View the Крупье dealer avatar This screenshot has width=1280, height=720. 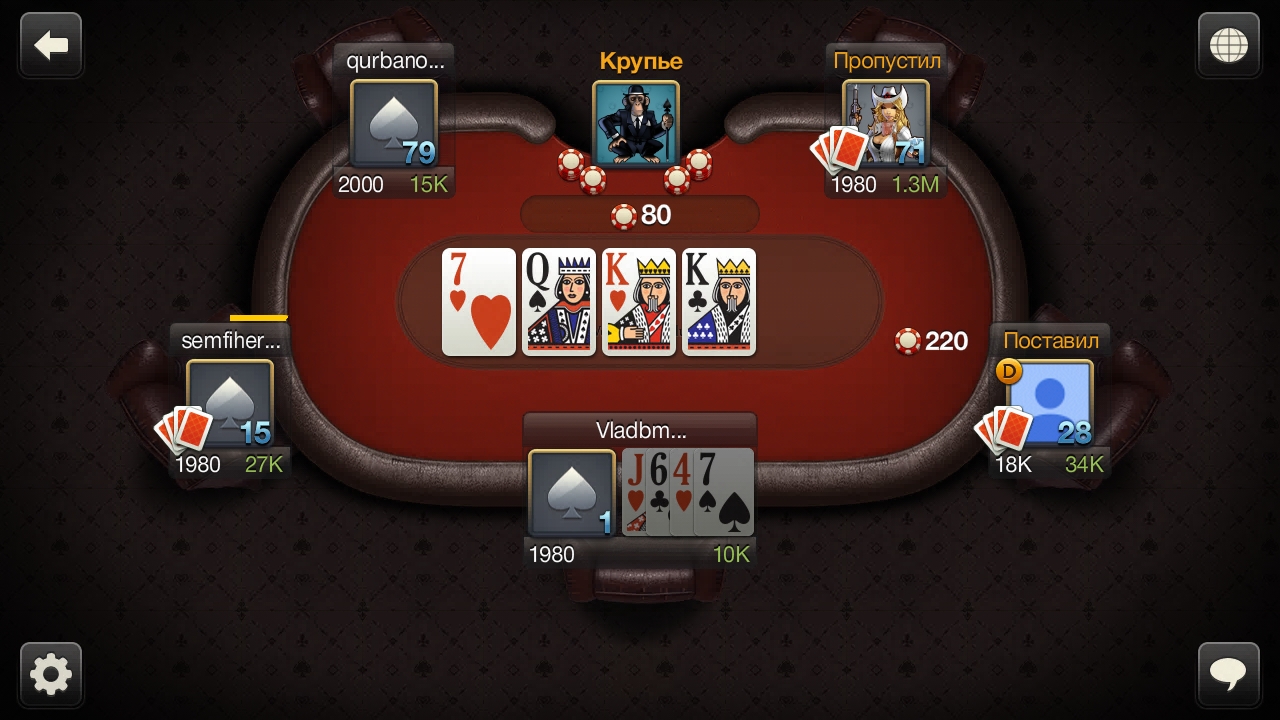[636, 124]
